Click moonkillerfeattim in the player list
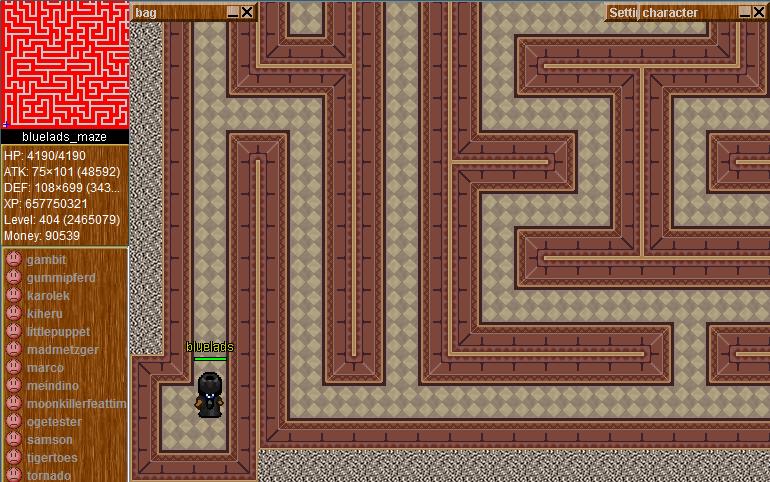This screenshot has width=770, height=482. (76, 404)
